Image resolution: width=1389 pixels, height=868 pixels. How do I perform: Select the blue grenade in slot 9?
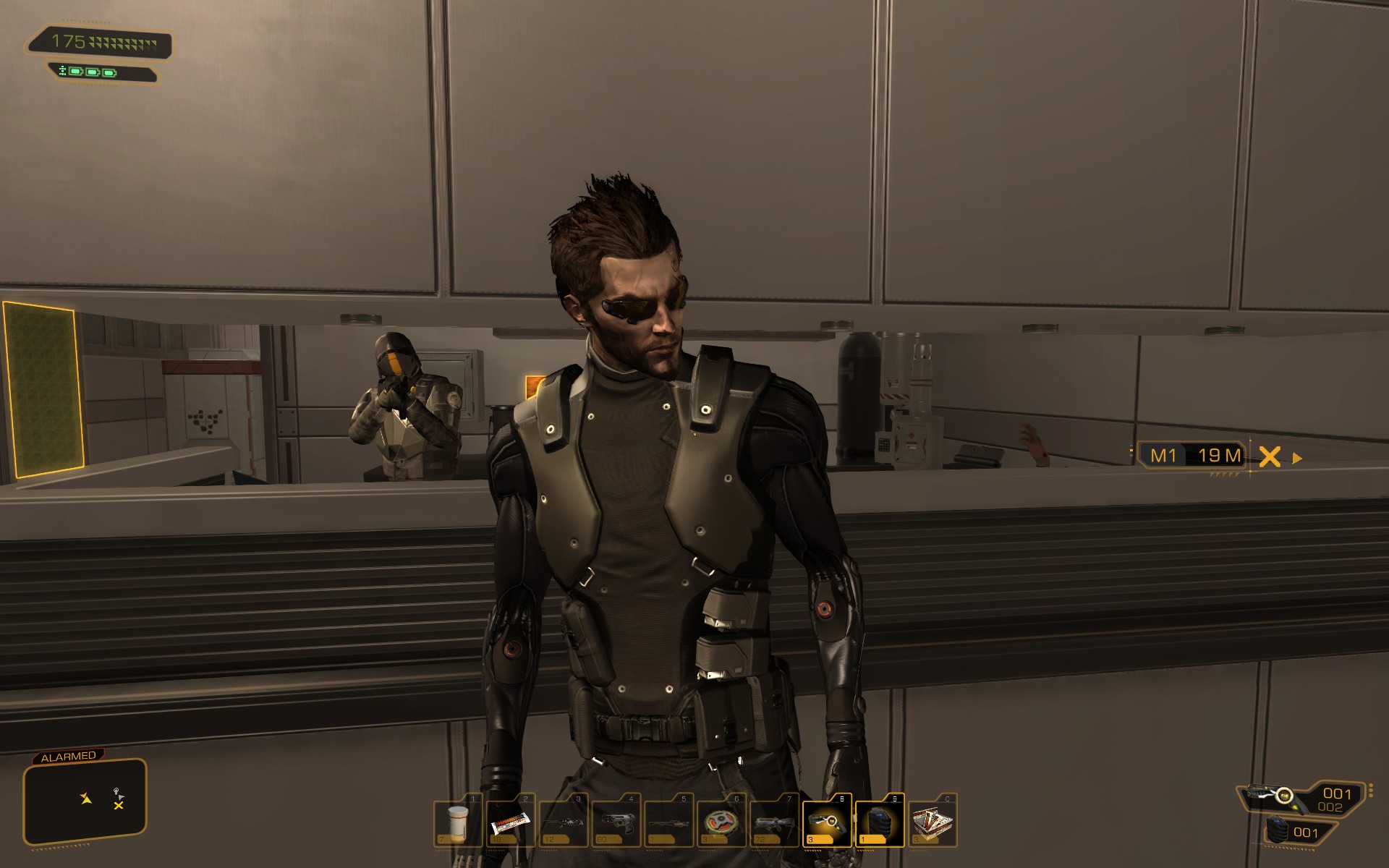(x=880, y=822)
